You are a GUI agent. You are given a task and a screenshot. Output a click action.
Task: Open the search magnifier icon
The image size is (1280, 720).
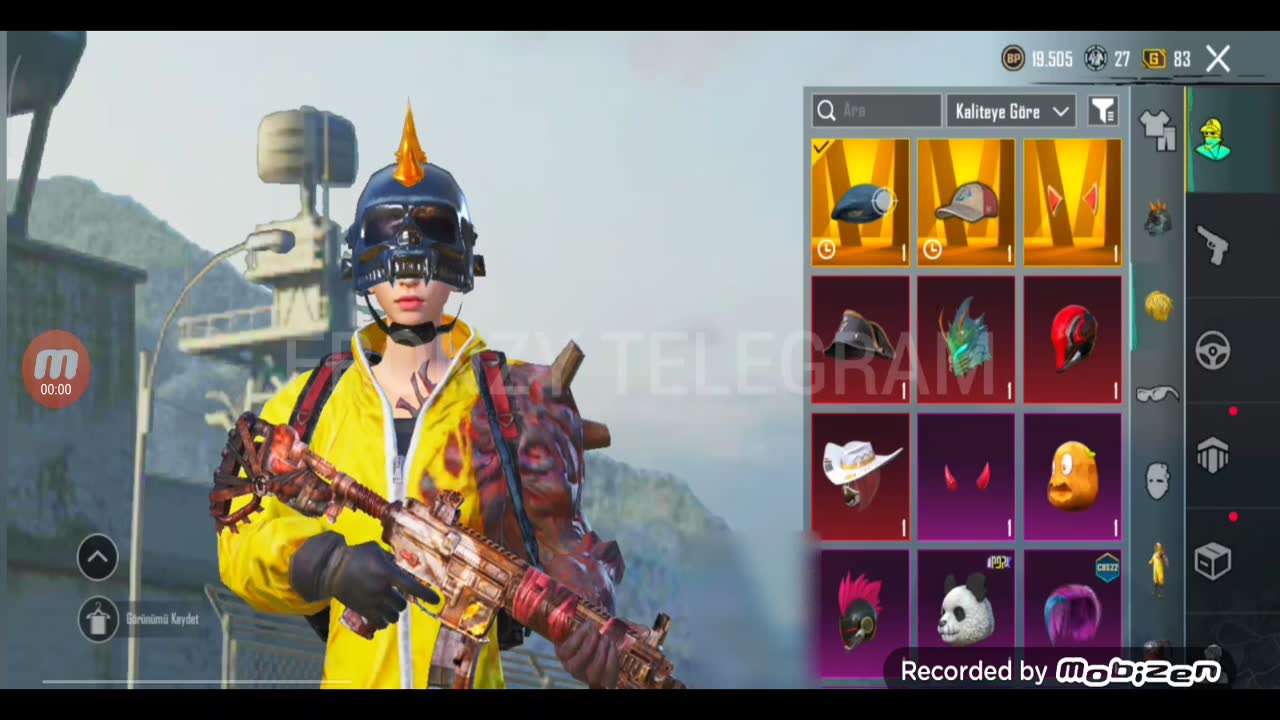[827, 111]
